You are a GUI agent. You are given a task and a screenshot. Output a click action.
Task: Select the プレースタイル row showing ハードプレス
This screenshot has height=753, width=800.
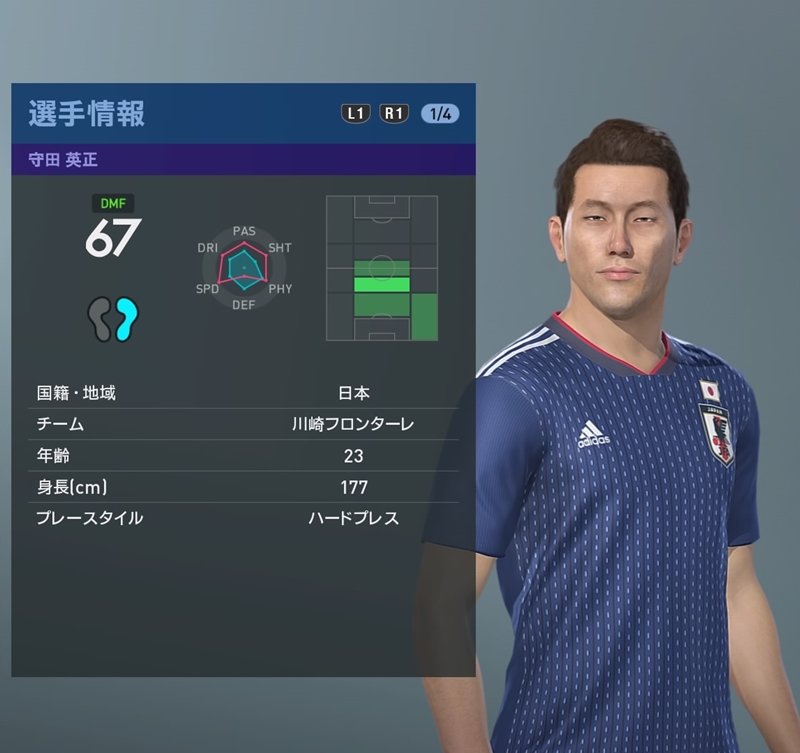coord(243,518)
